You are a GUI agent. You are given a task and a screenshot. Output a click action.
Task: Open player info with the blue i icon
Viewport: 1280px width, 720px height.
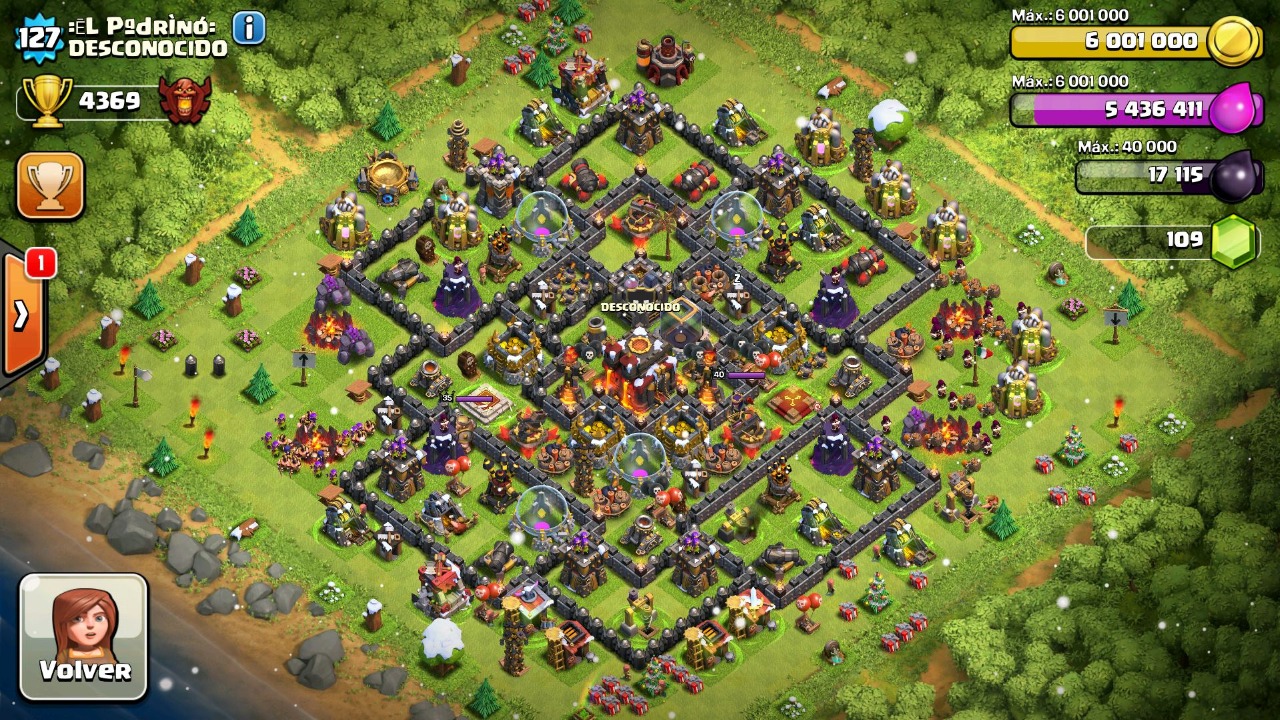pos(249,27)
